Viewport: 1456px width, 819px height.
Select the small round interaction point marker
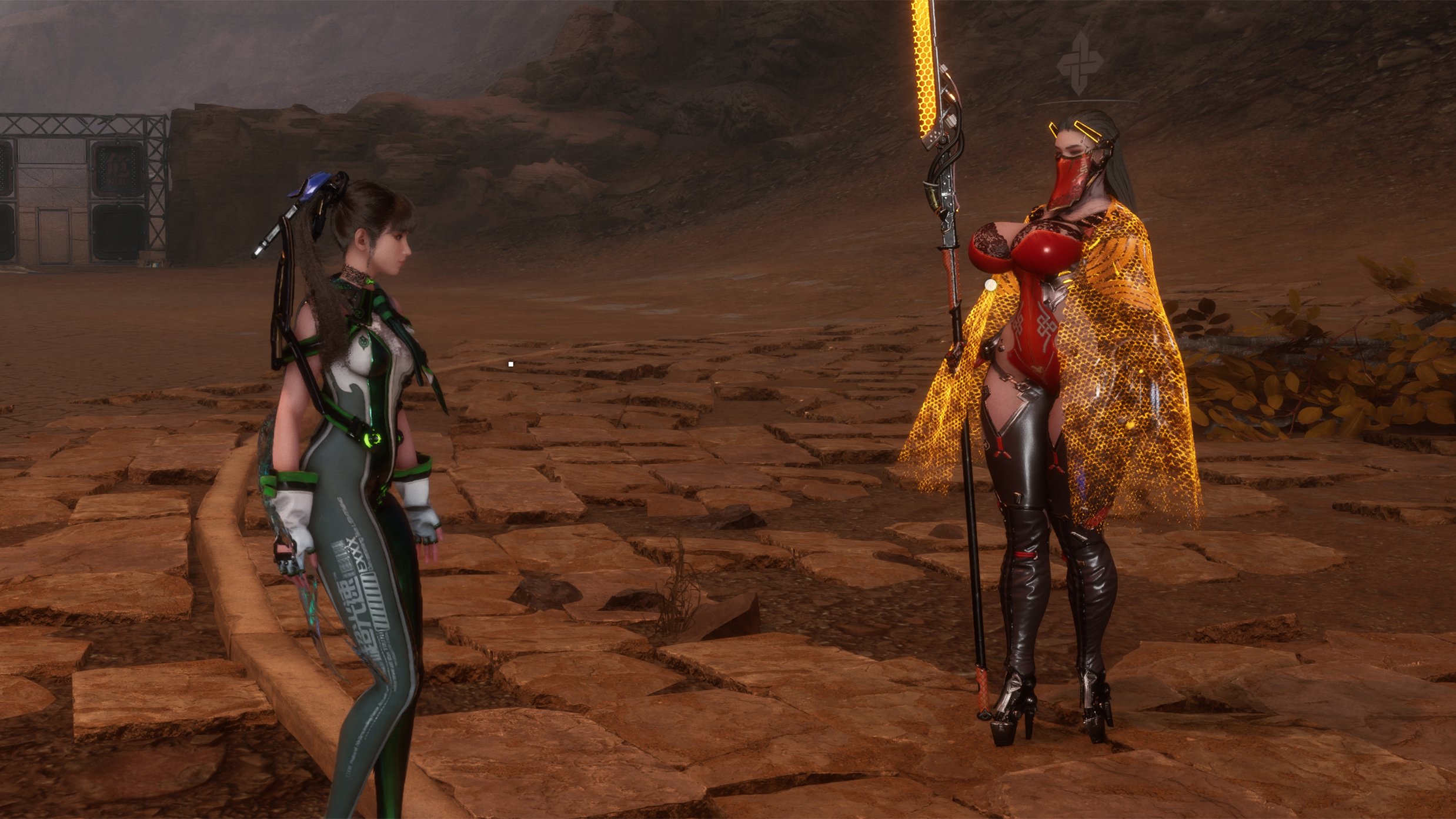[x=991, y=285]
